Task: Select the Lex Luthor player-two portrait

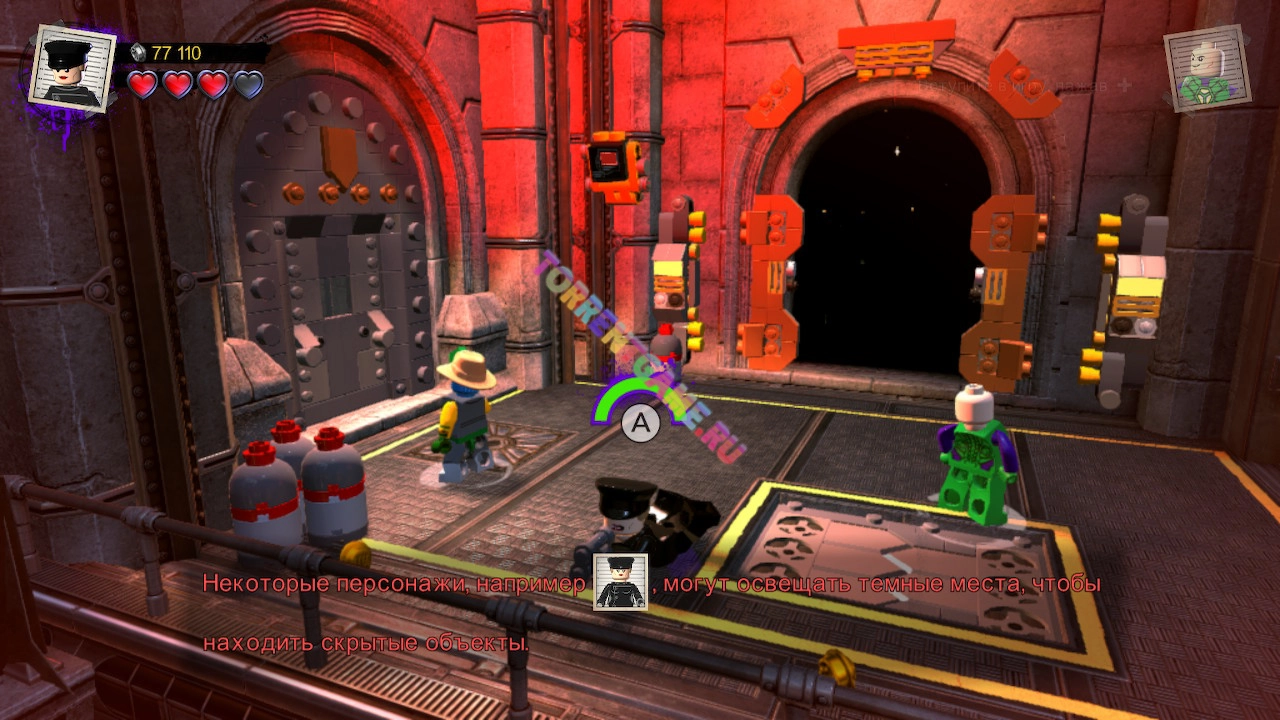Action: coord(1207,69)
